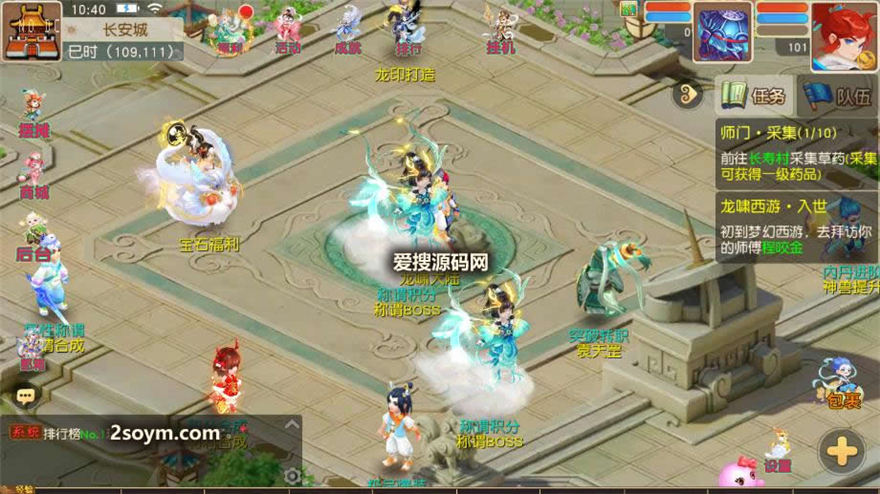
Task: Expand the golden plus menu button
Action: [x=842, y=452]
